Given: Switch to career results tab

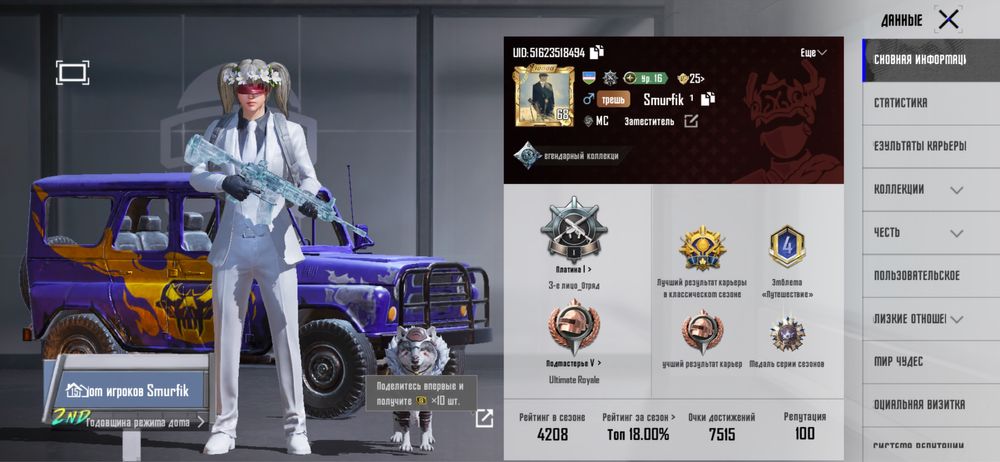Looking at the screenshot, I should (920, 145).
